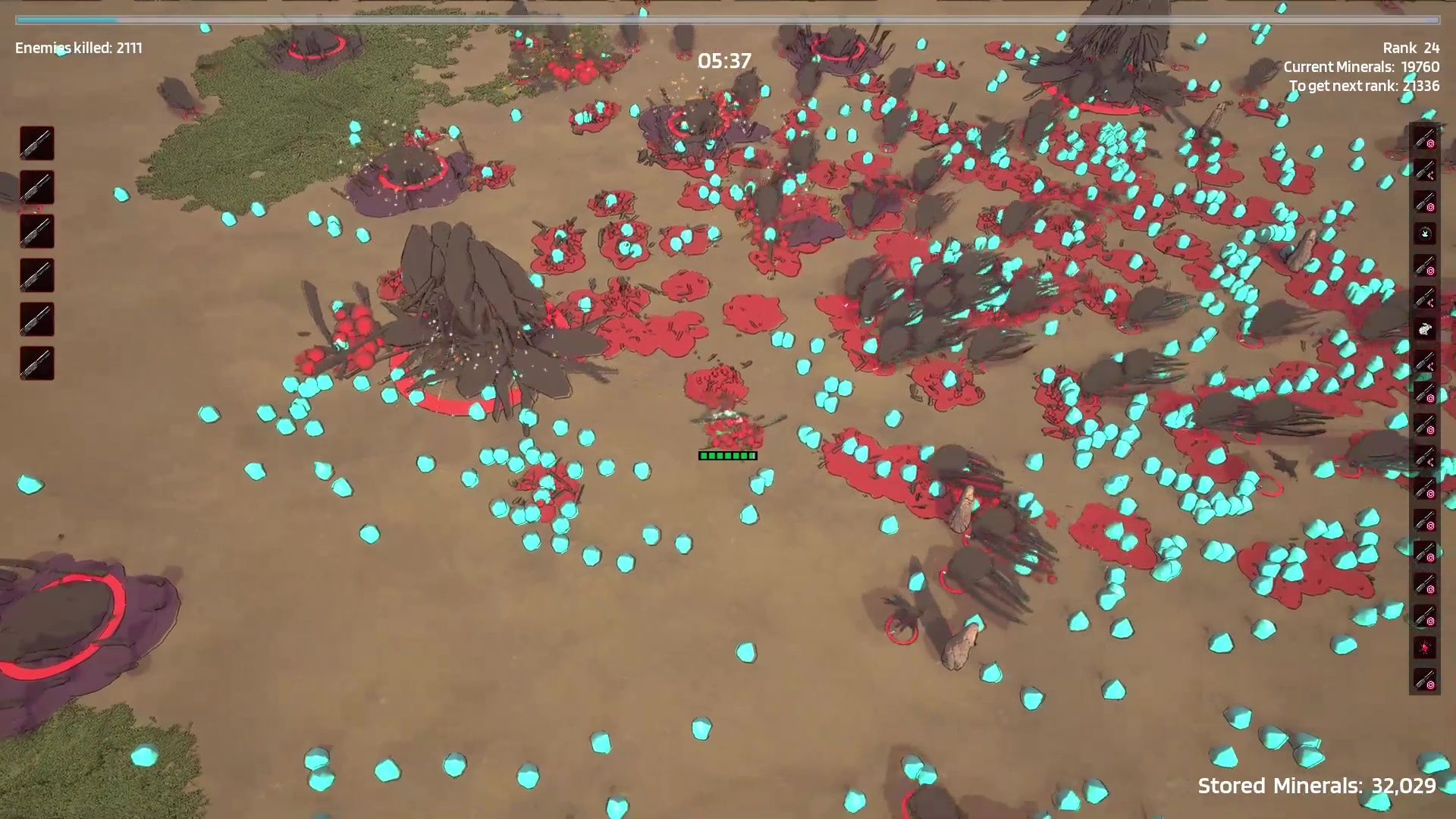This screenshot has width=1456, height=819.
Task: Click the Enemies killed counter
Action: click(77, 47)
